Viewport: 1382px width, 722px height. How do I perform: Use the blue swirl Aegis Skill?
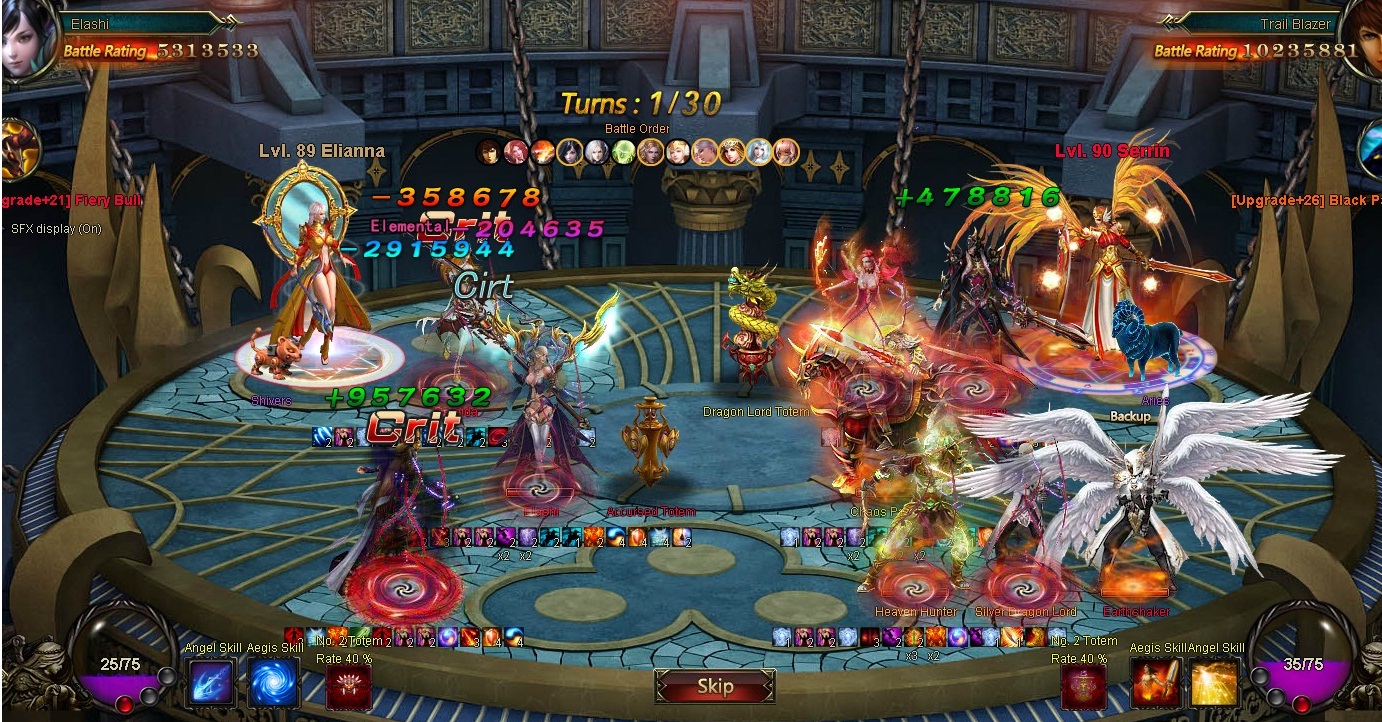(273, 683)
